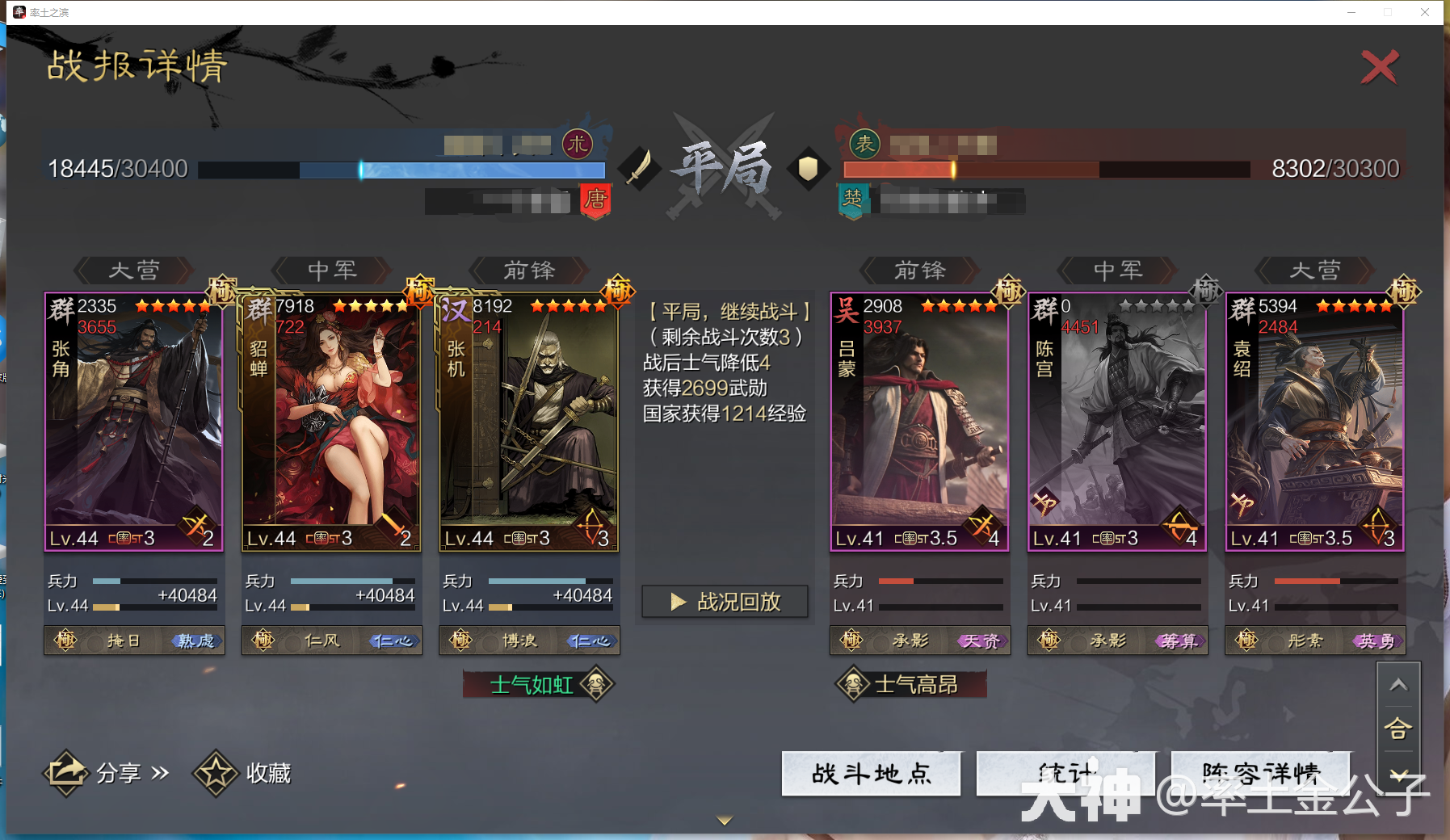
Task: Click the 合 merge icon on the right panel
Action: (1399, 729)
